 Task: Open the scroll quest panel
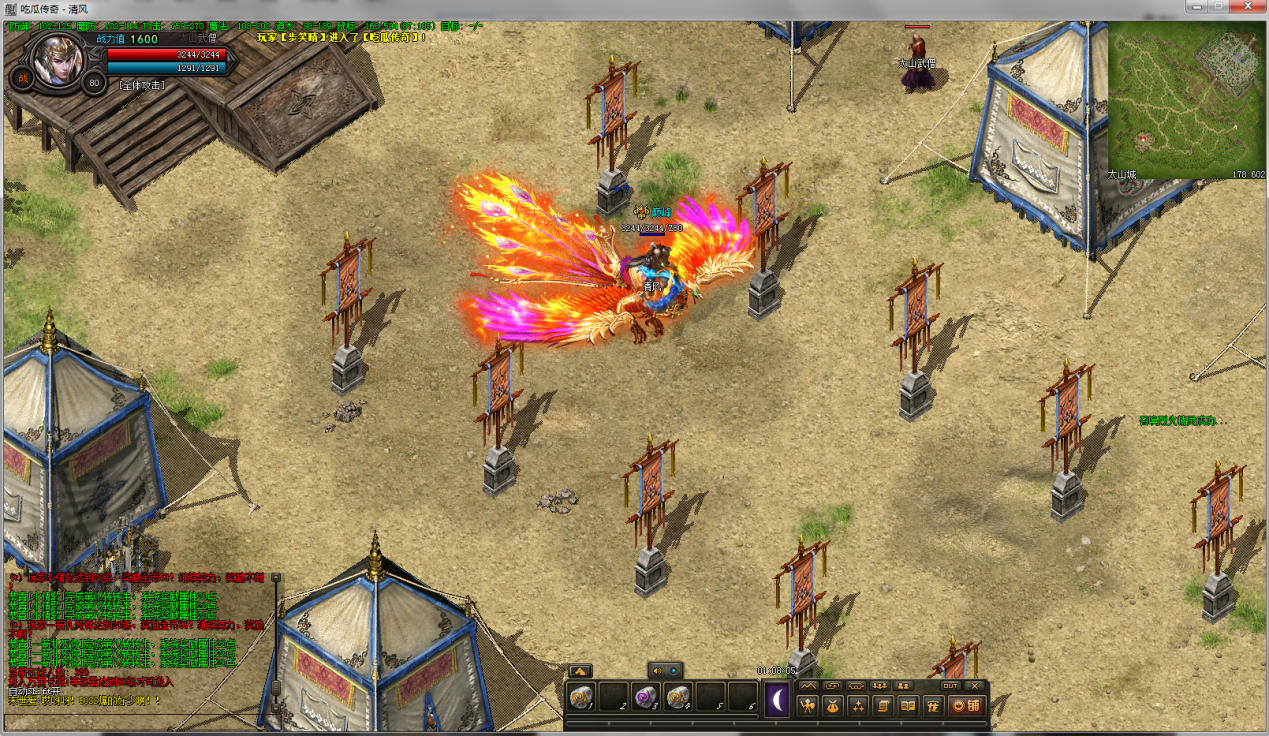(x=883, y=706)
